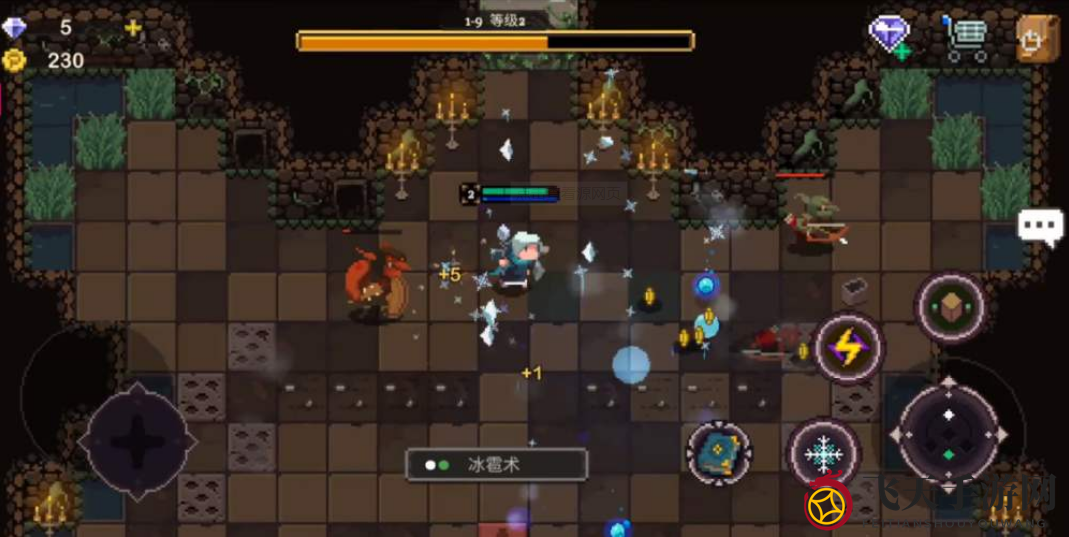Open the chat speech bubble
This screenshot has width=1069, height=537.
[1040, 227]
